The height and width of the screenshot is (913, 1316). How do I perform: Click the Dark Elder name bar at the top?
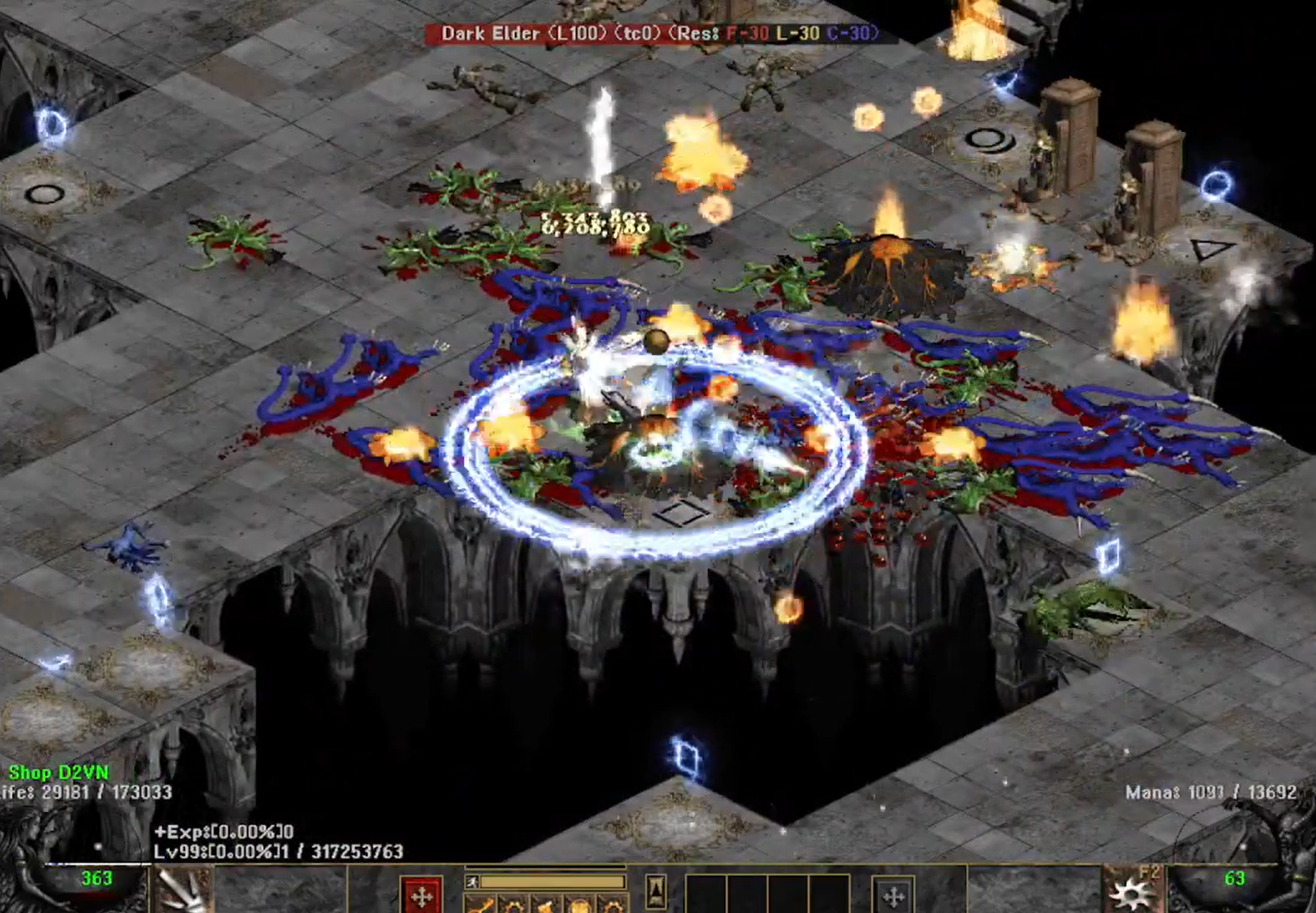651,34
